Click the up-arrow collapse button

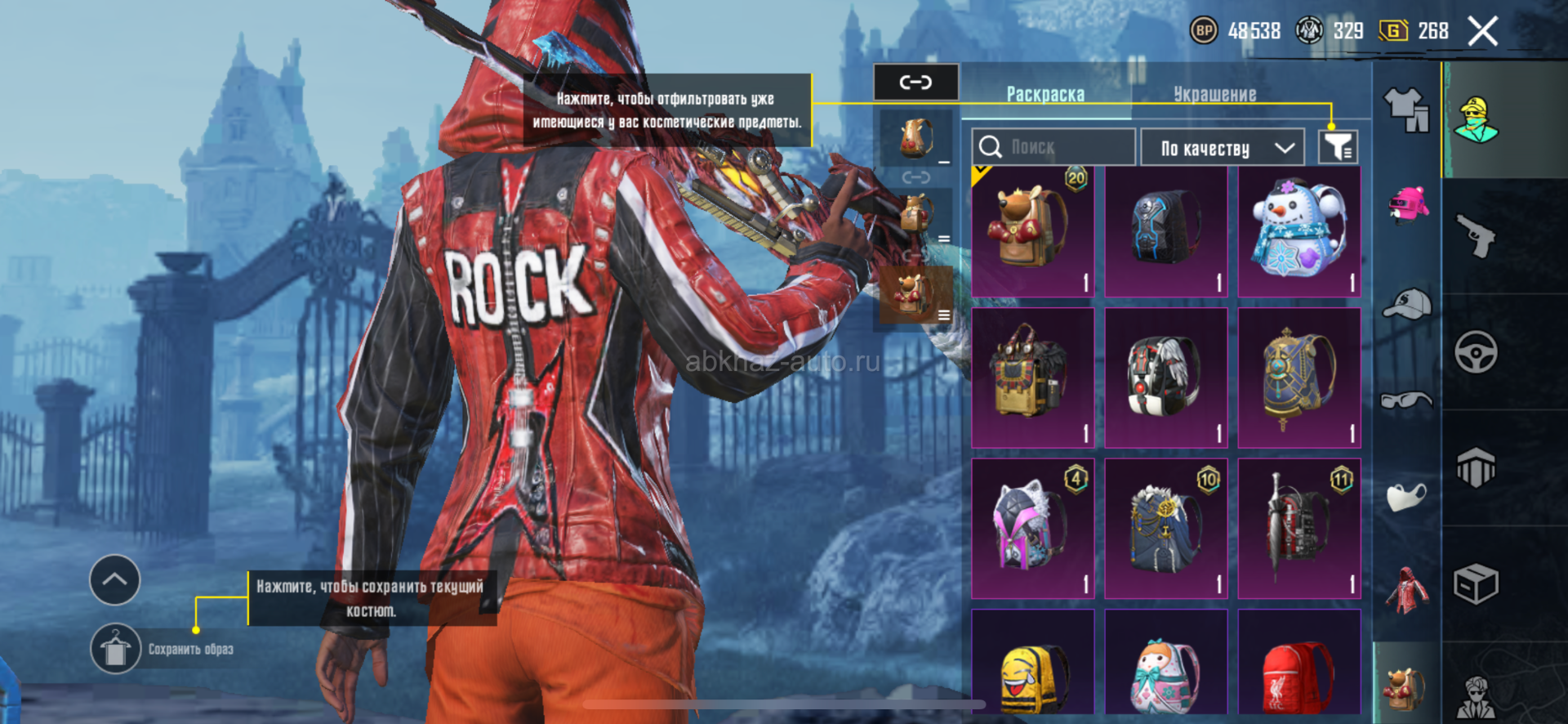point(114,580)
